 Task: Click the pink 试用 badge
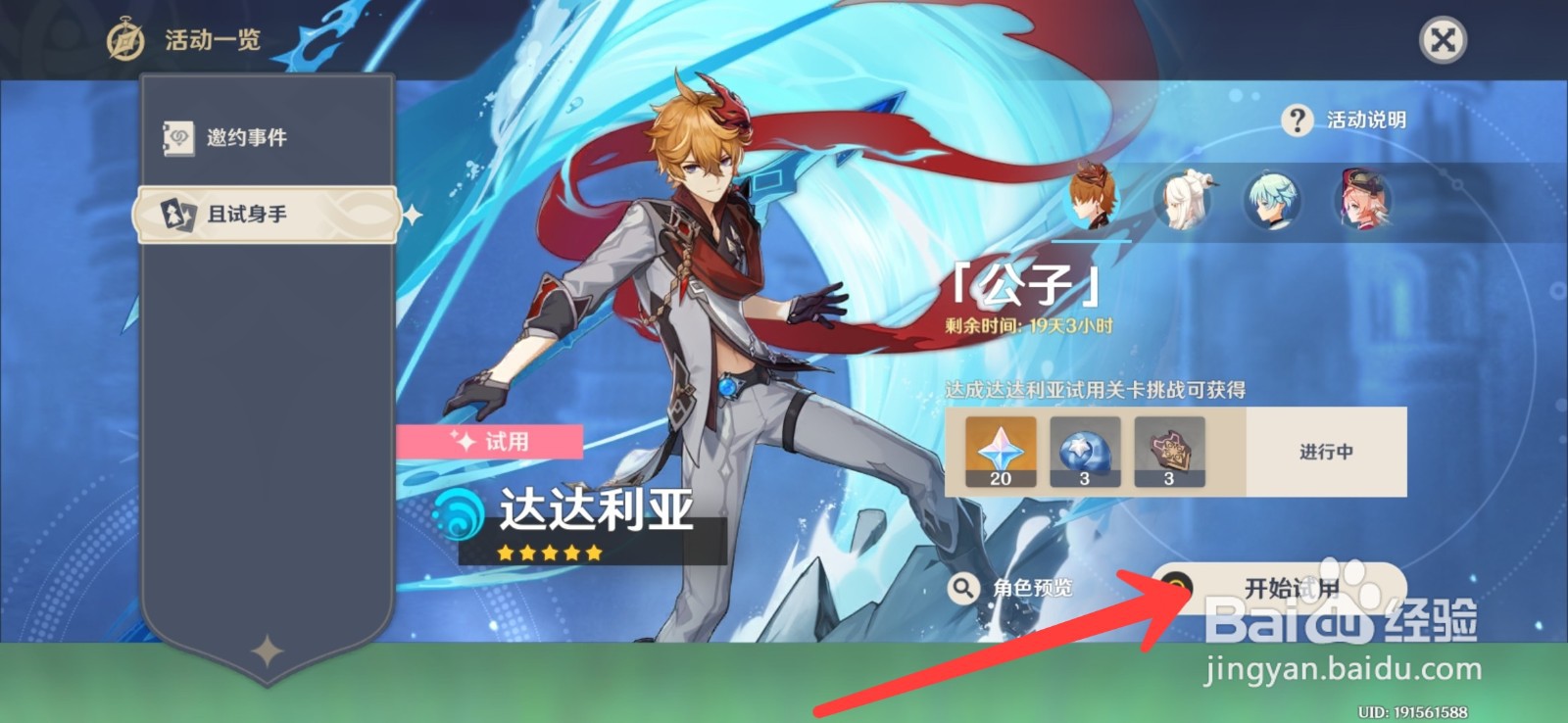[x=490, y=441]
